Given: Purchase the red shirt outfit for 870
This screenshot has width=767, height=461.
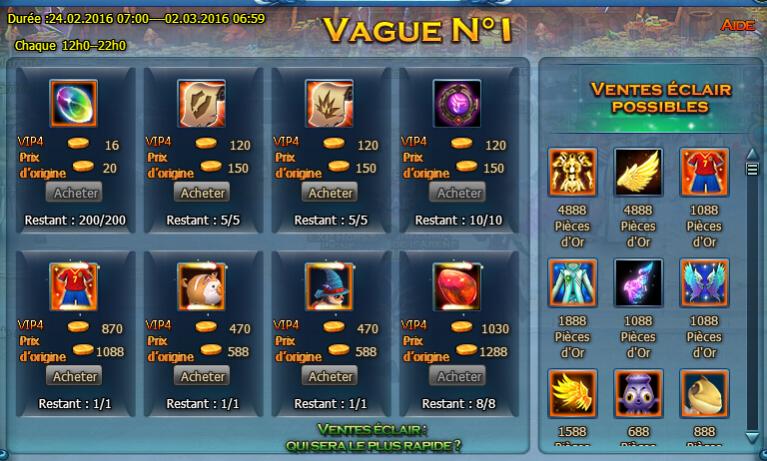Looking at the screenshot, I should pyautogui.click(x=75, y=376).
